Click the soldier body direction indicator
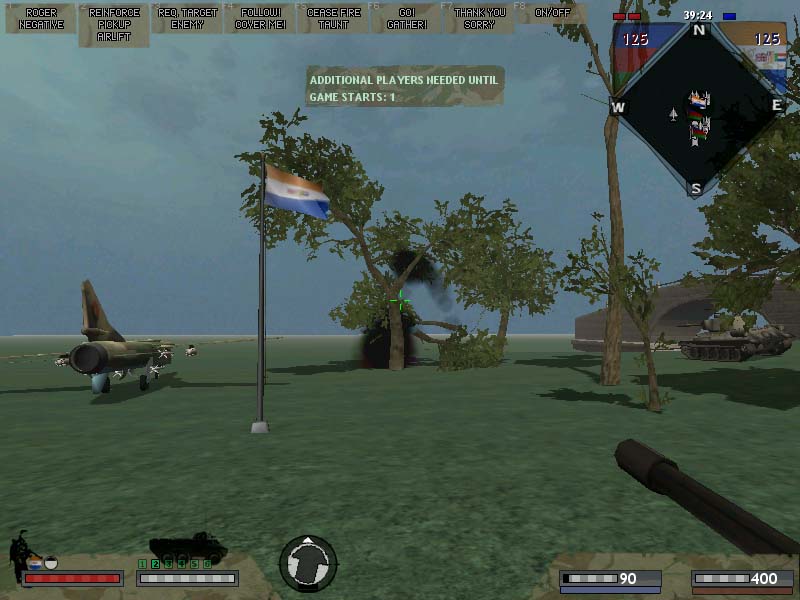Image resolution: width=800 pixels, height=600 pixels. (308, 563)
